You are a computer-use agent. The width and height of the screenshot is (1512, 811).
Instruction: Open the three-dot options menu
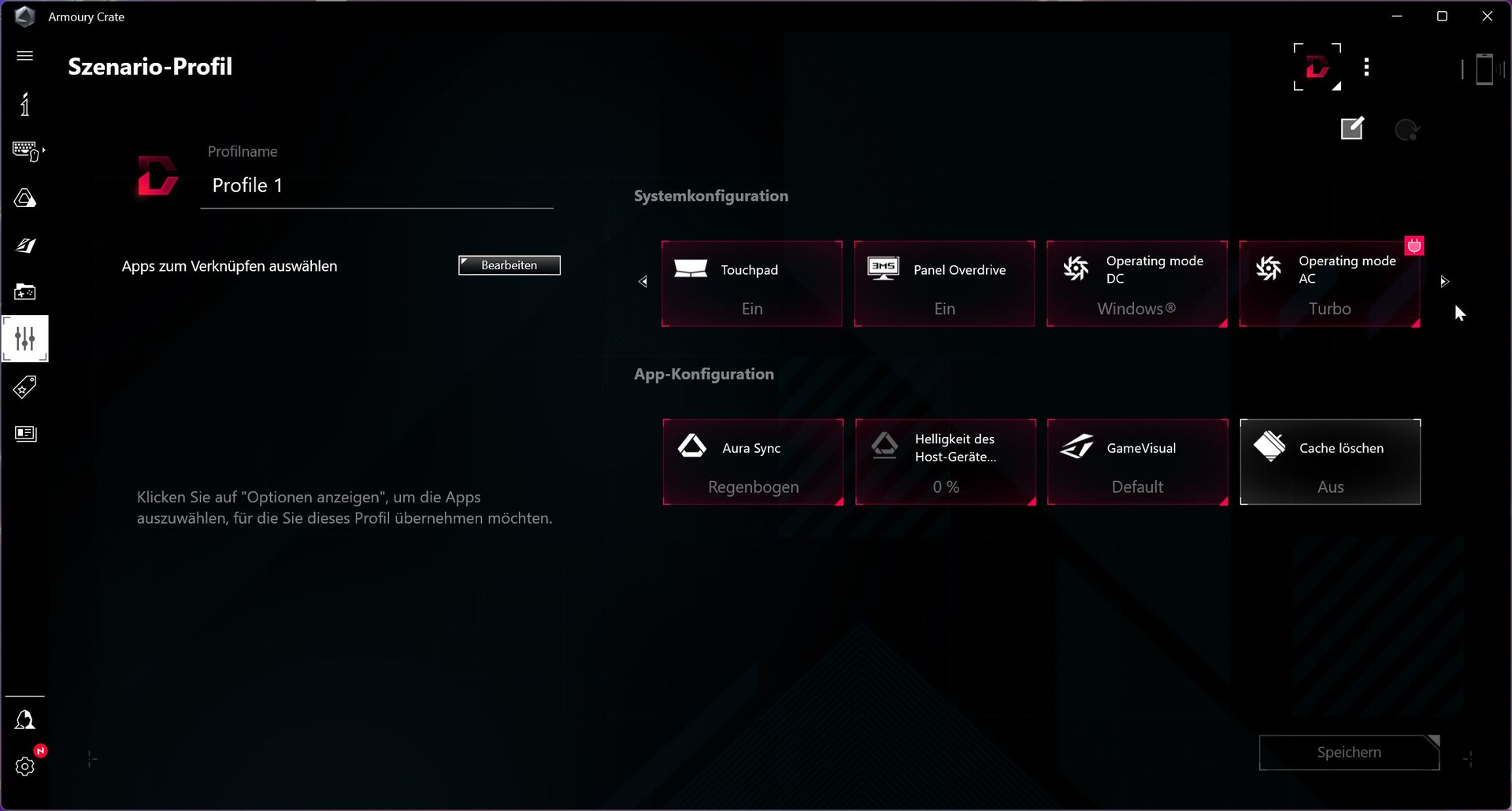[1367, 68]
